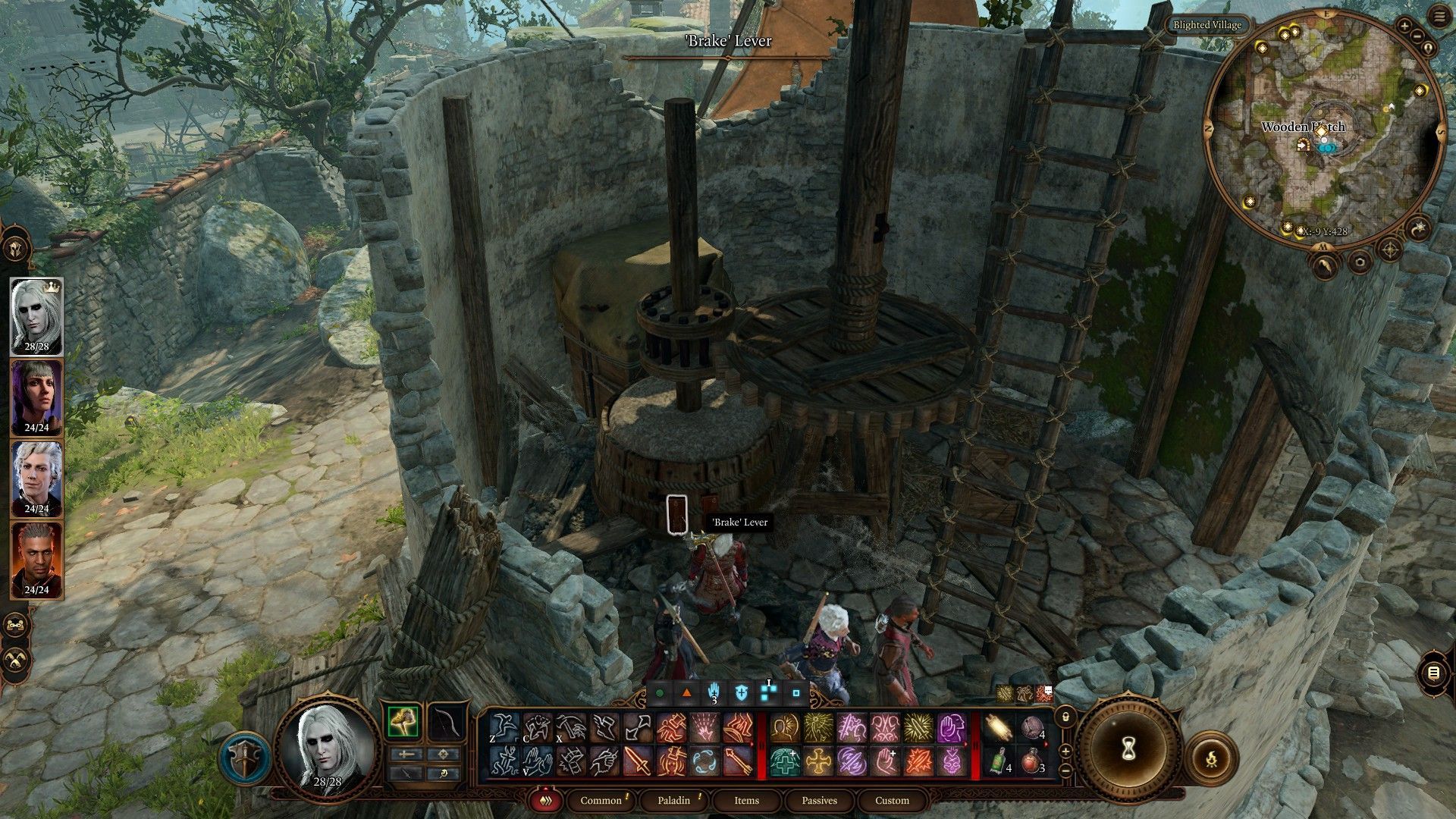Show the Passives tab
Viewport: 1456px width, 819px height.
point(819,800)
